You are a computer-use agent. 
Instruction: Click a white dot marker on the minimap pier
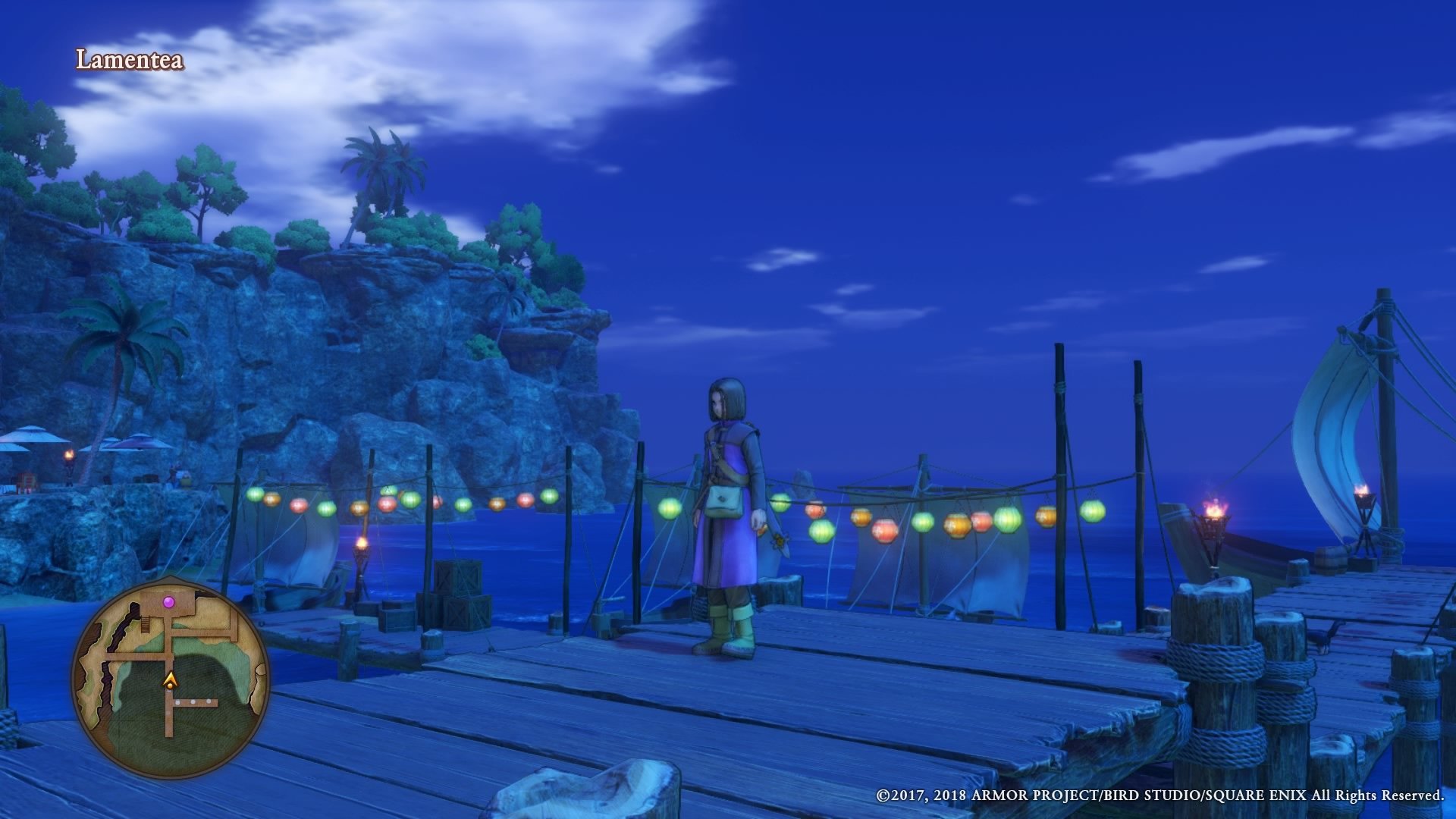193,702
